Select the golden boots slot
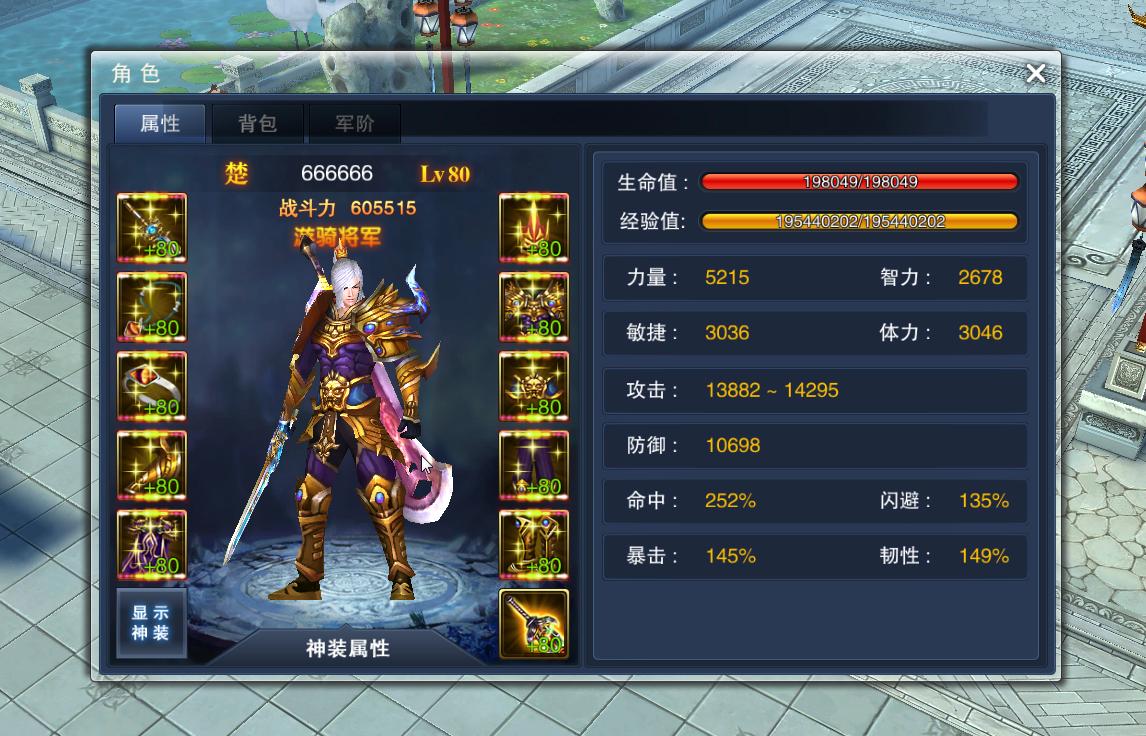 [534, 544]
